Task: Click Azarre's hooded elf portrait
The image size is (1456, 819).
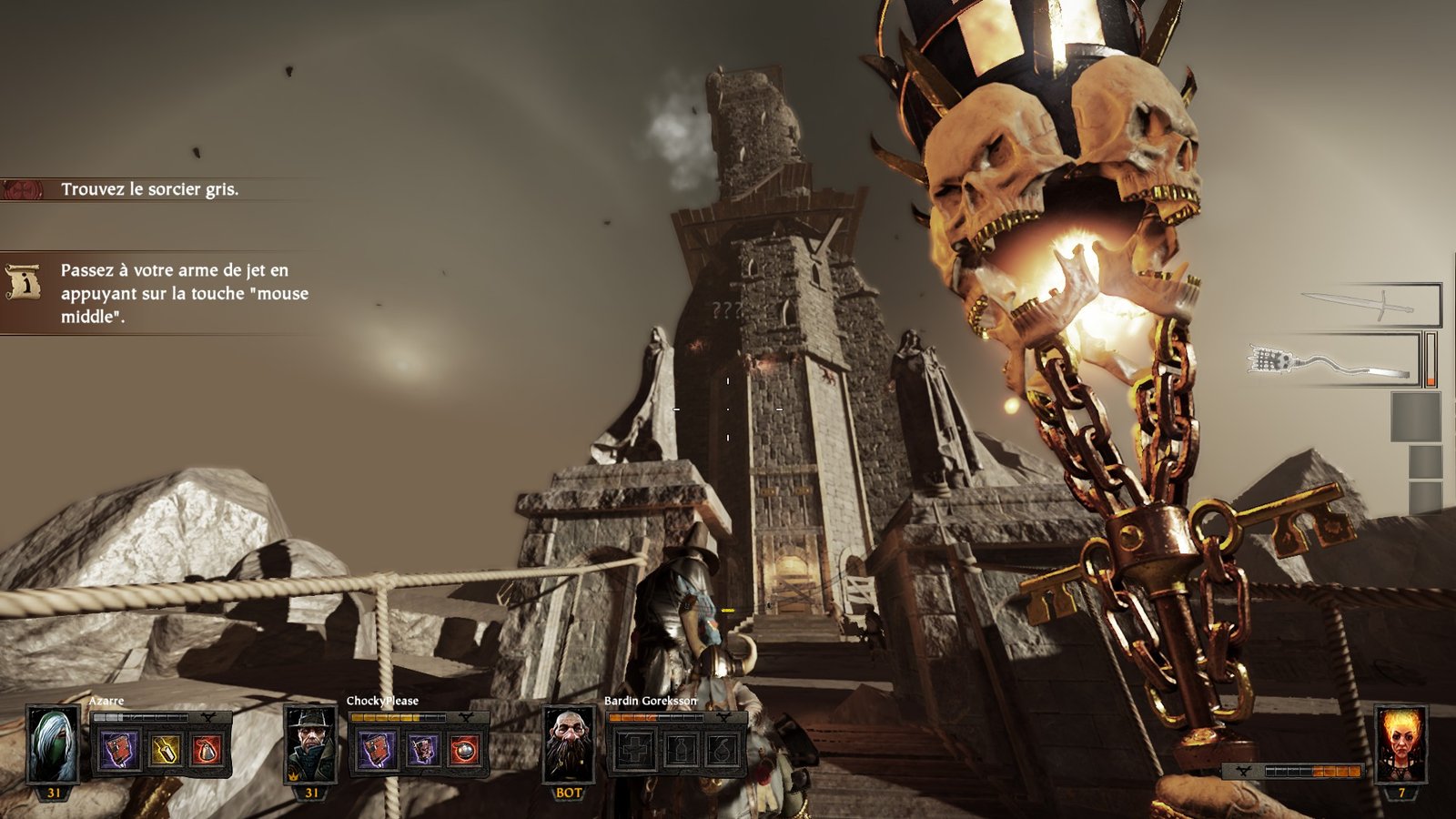Action: pos(54,745)
